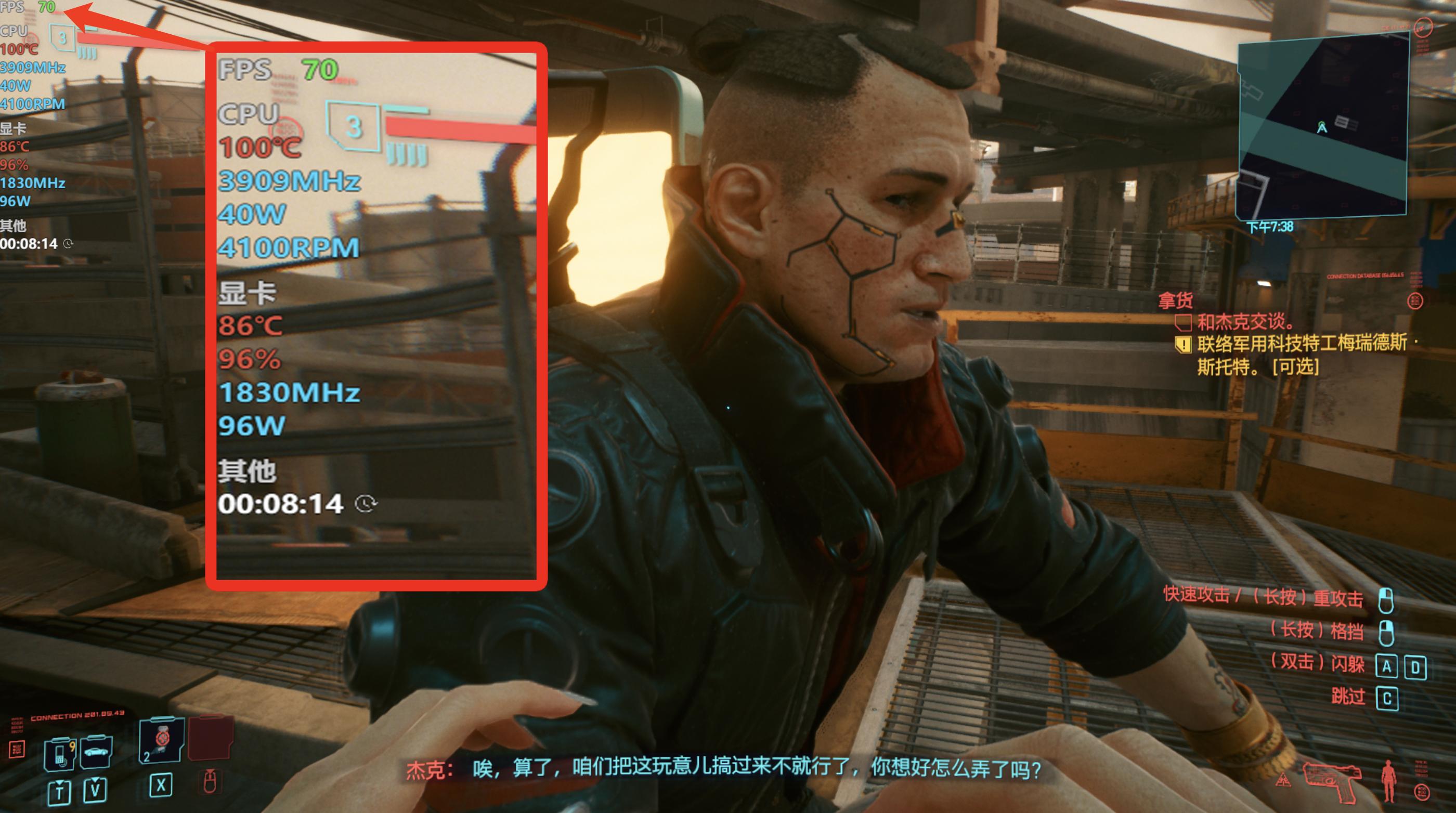Click the 拿货 quest title

pyautogui.click(x=1175, y=300)
